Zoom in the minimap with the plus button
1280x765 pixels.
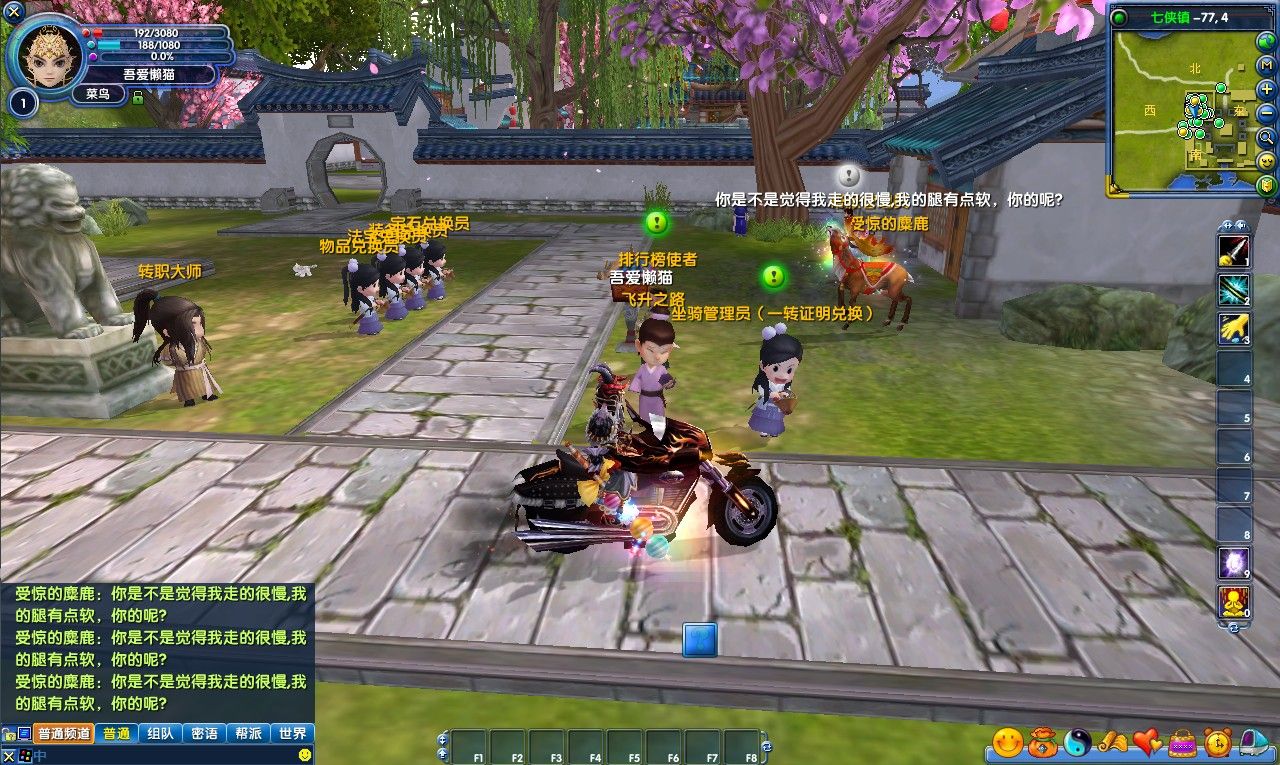point(1267,89)
